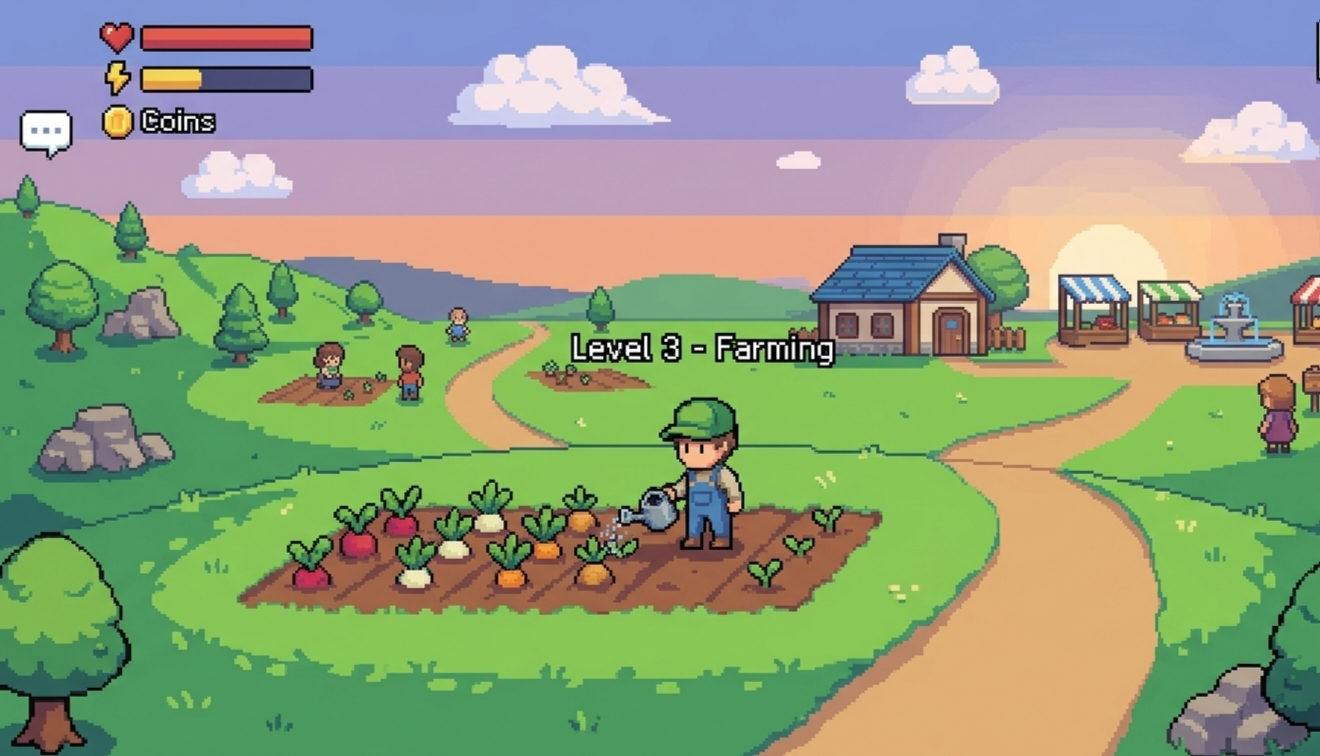The image size is (1320, 756).
Task: Open the chat speech bubble icon
Action: tap(46, 131)
